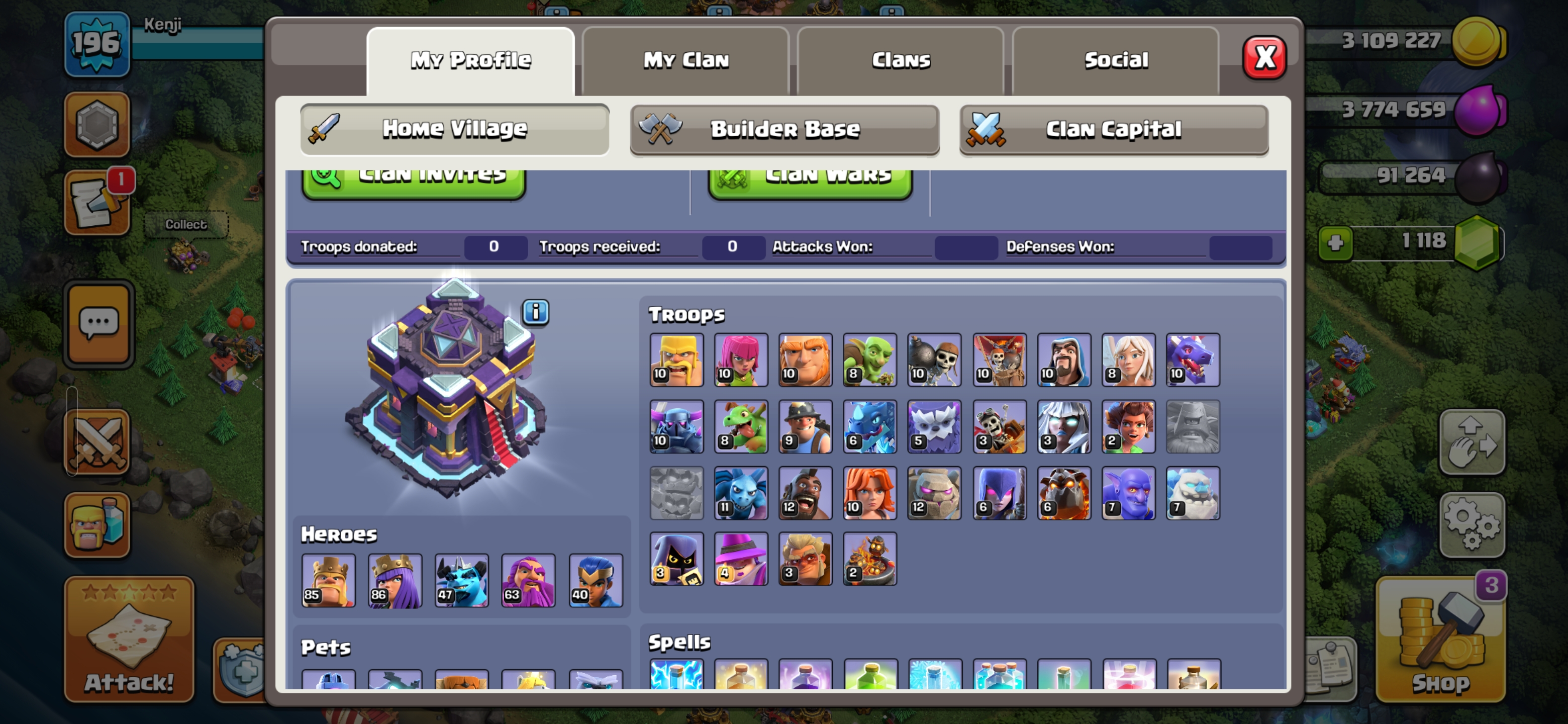This screenshot has height=724, width=1568.
Task: Open the Clan Wars button
Action: tap(810, 180)
